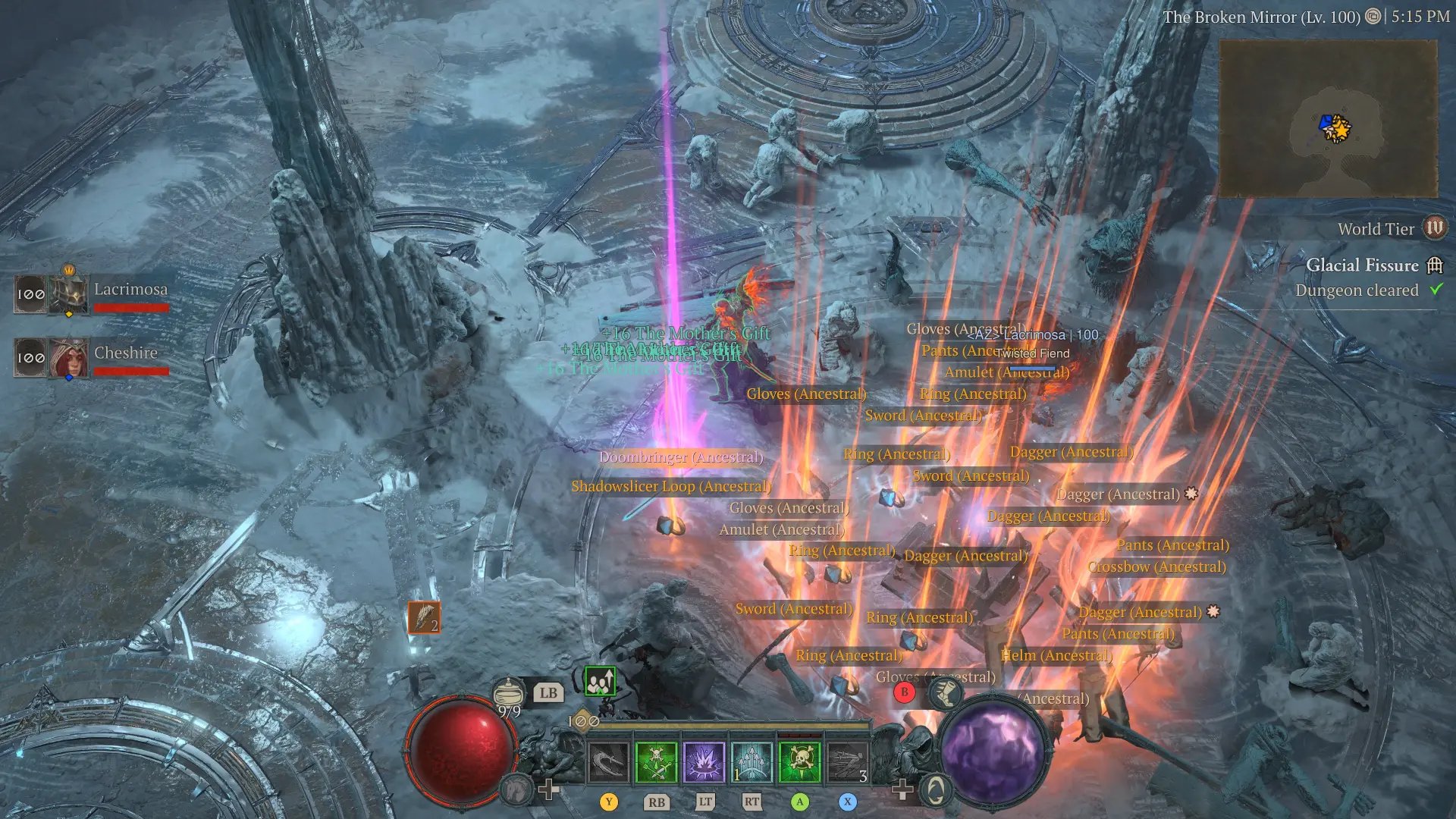Screen dimensions: 1456x819
Task: Click the evade boot icon
Action: tap(945, 692)
